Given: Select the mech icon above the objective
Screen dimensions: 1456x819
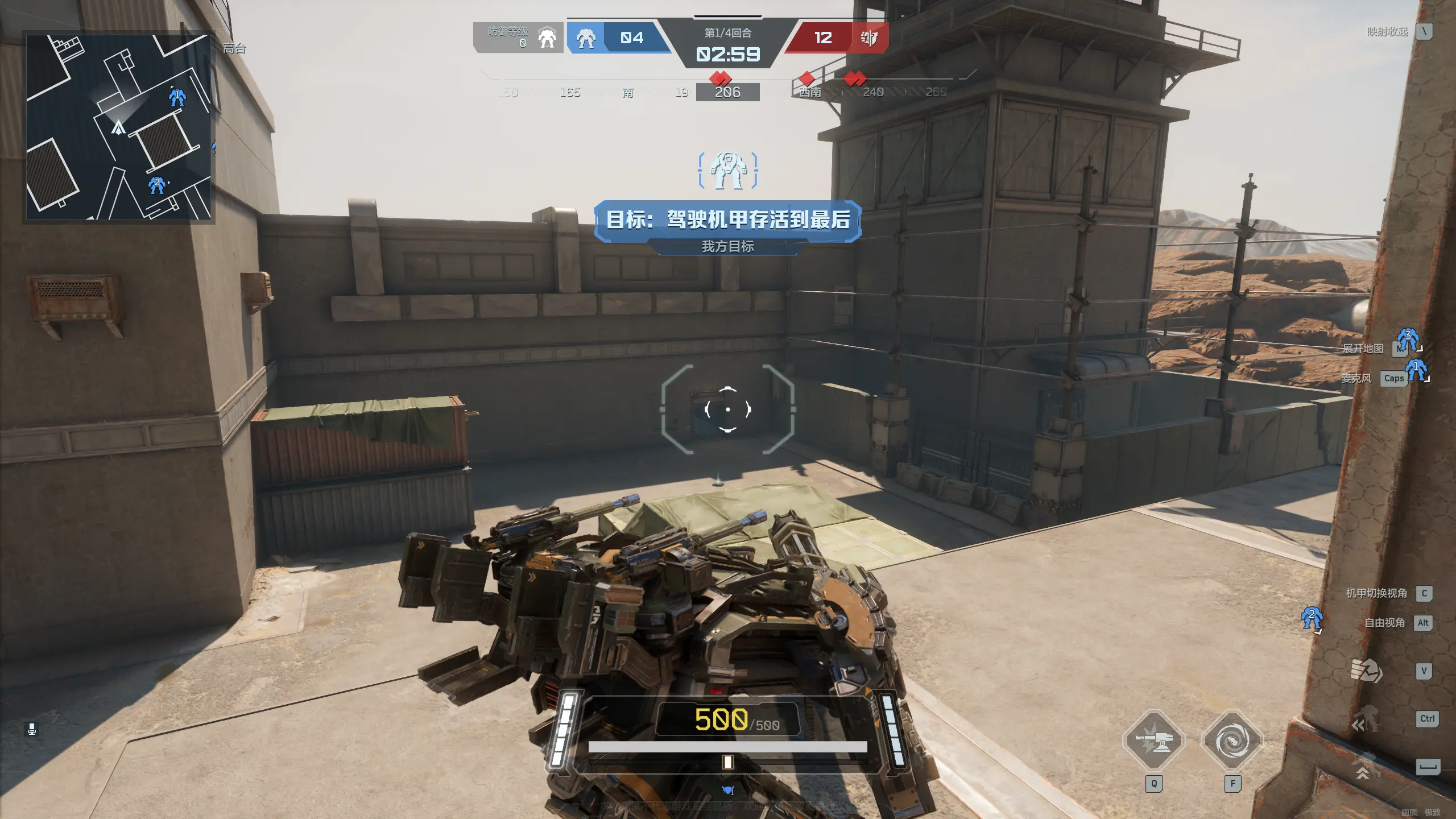Looking at the screenshot, I should [x=728, y=170].
